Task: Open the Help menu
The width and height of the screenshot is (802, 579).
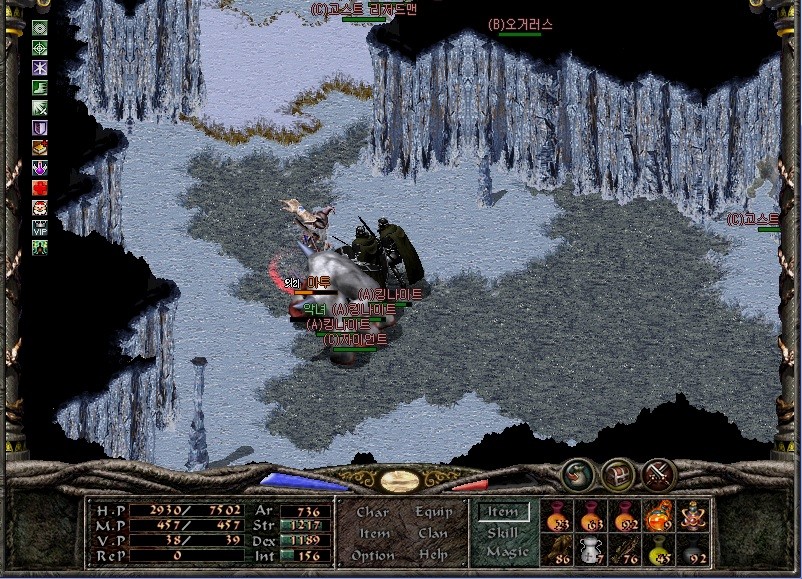Action: [432, 554]
